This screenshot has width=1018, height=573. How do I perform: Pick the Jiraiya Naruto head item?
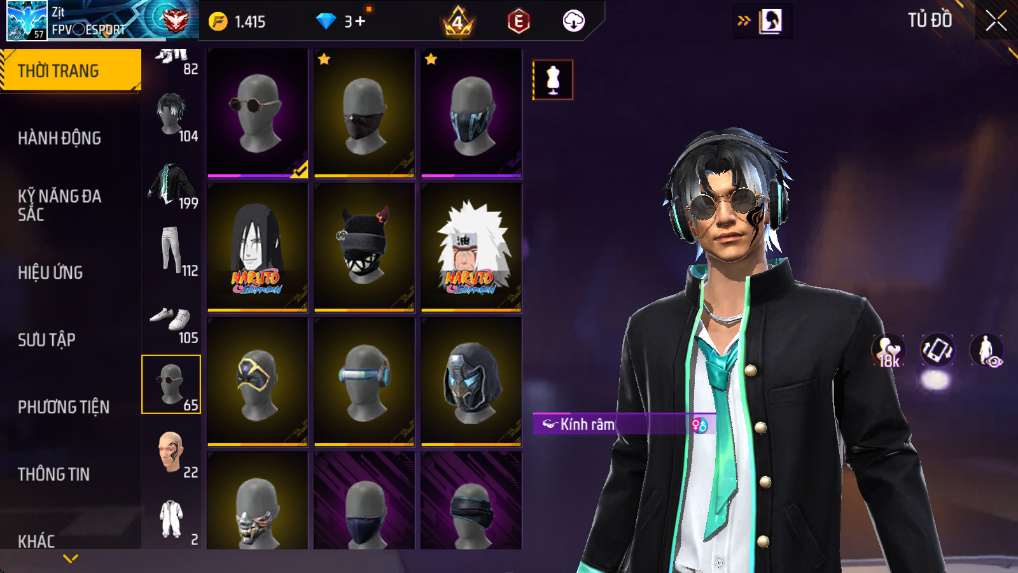click(x=471, y=246)
